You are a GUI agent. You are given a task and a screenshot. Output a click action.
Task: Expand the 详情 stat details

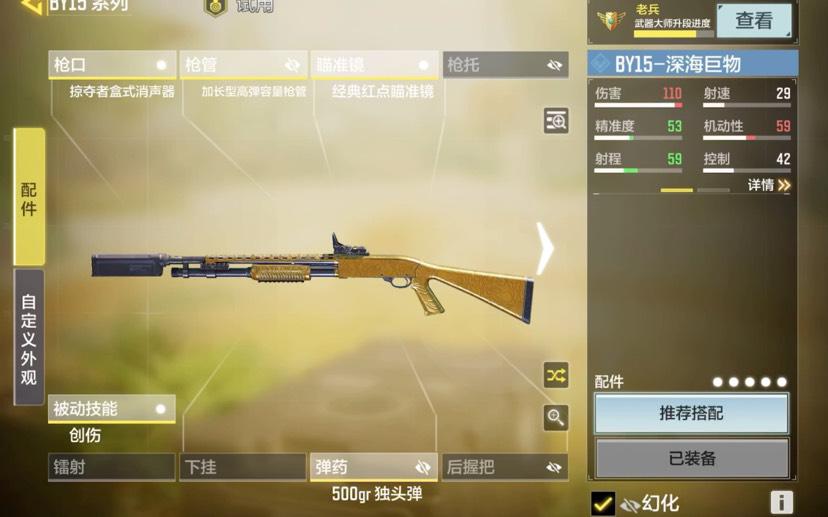click(x=769, y=185)
